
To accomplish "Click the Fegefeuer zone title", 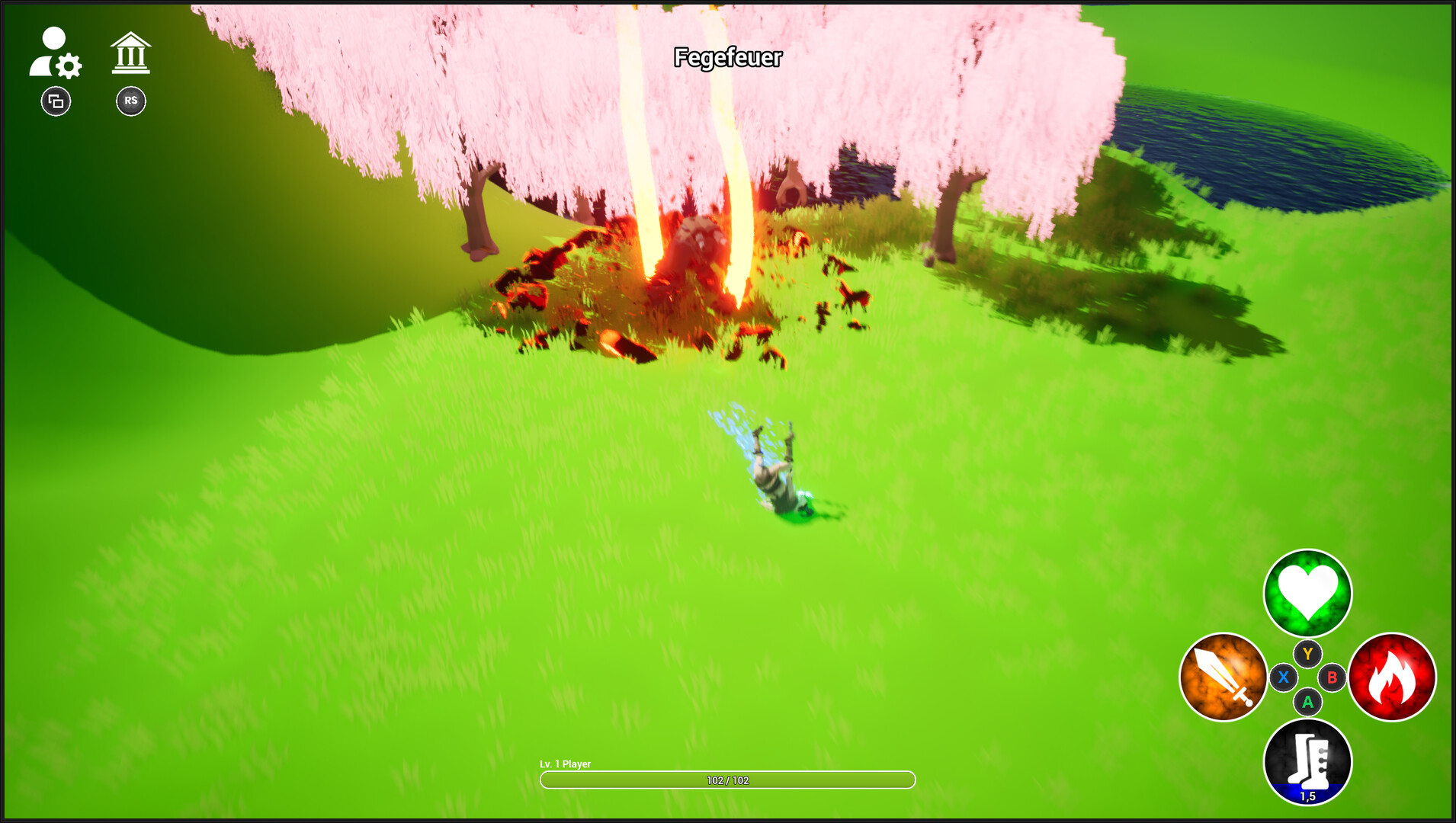I will click(727, 56).
